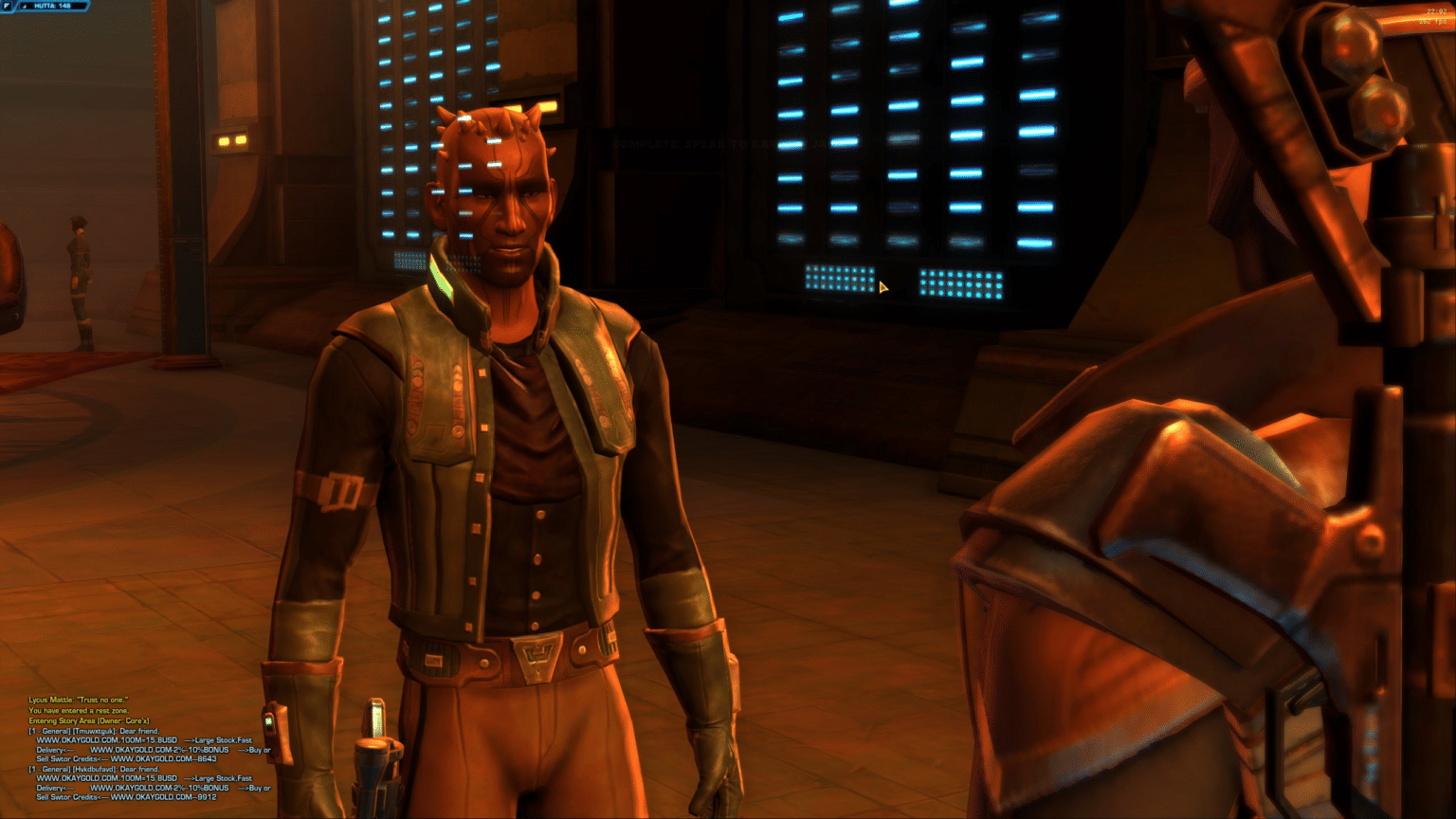Select chat sender name Hvkdbufavd
The width and height of the screenshot is (1456, 819).
tap(95, 770)
